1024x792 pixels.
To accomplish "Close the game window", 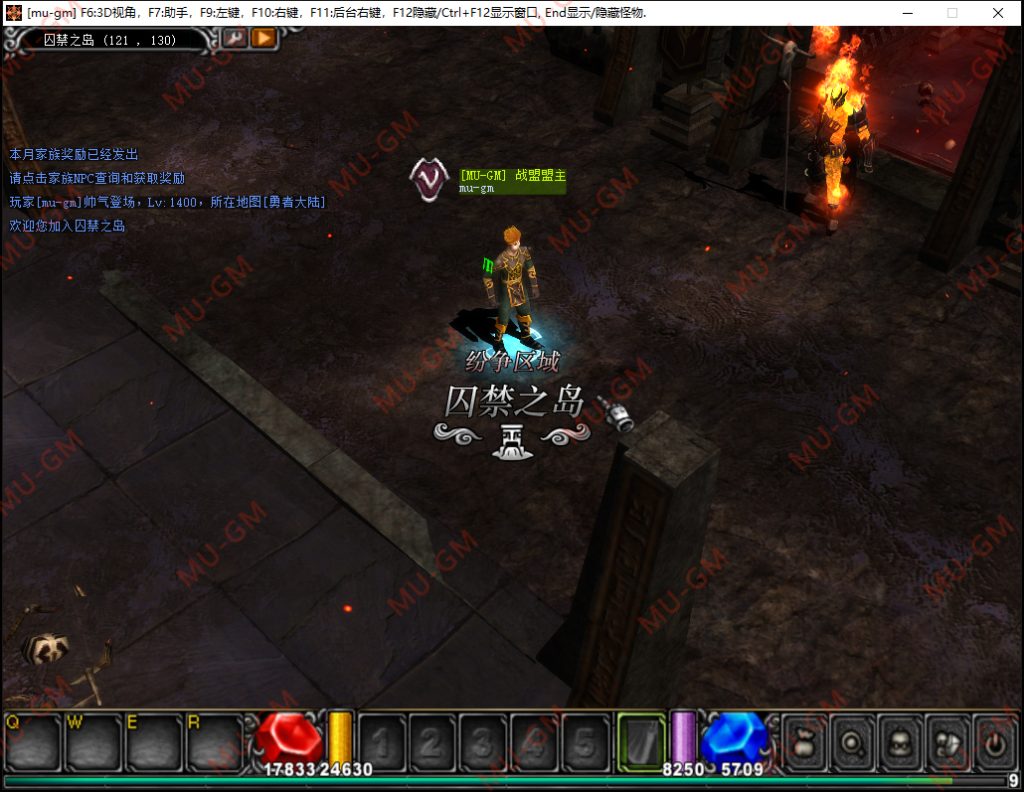I will click(998, 13).
